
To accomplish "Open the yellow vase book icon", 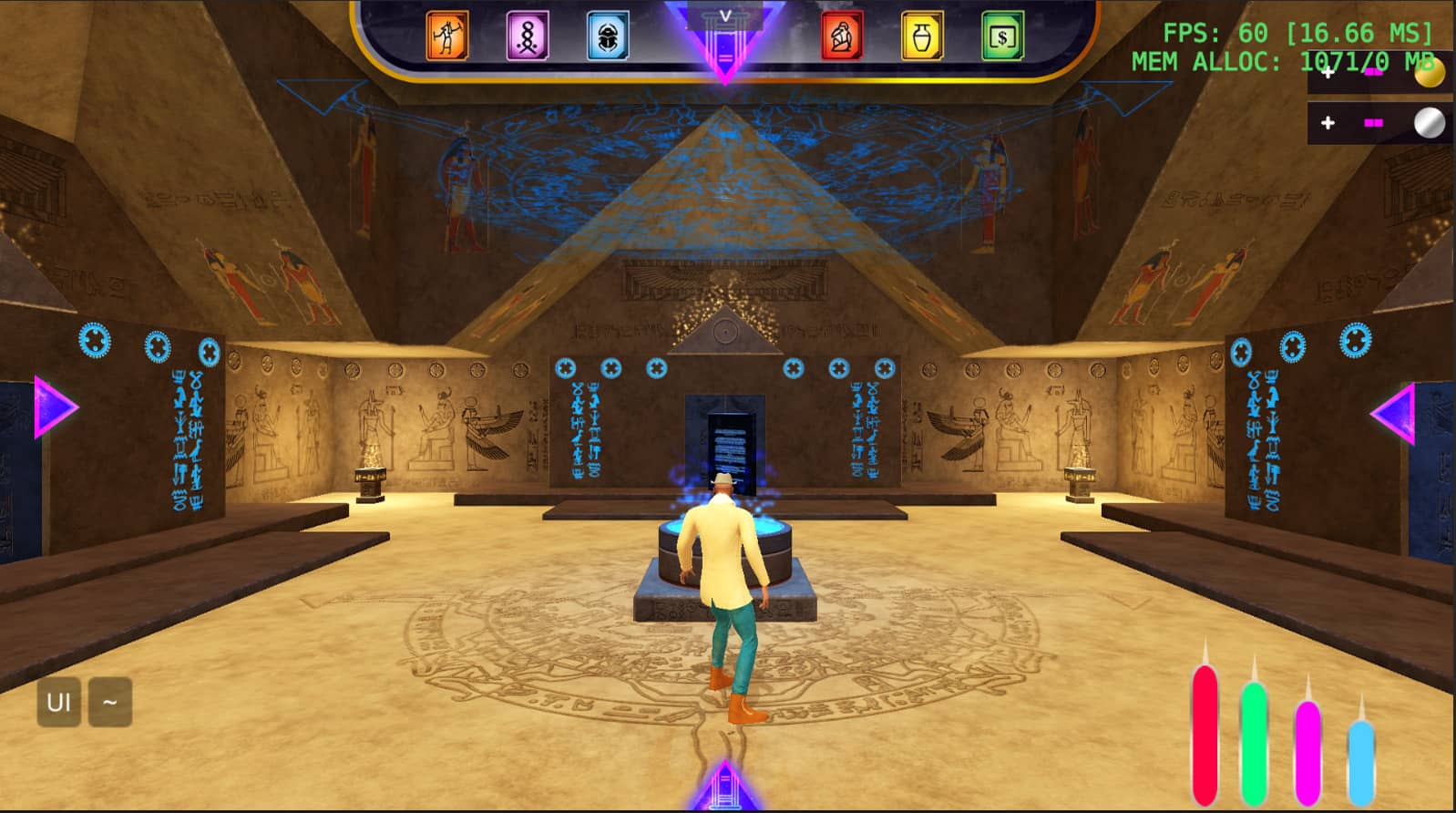I will (922, 36).
